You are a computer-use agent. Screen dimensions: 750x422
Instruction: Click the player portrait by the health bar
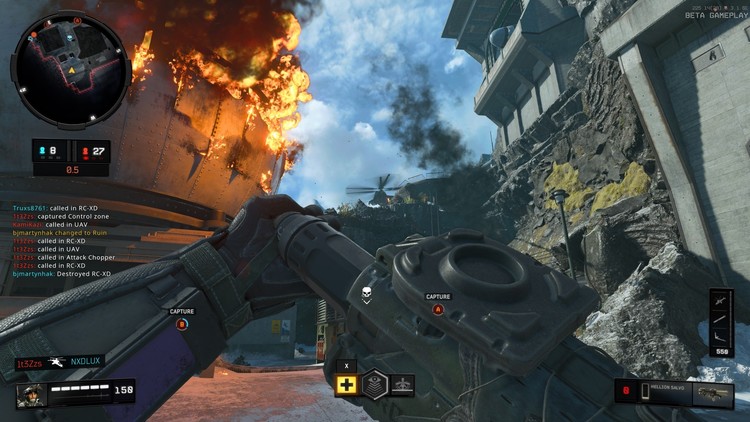31,392
